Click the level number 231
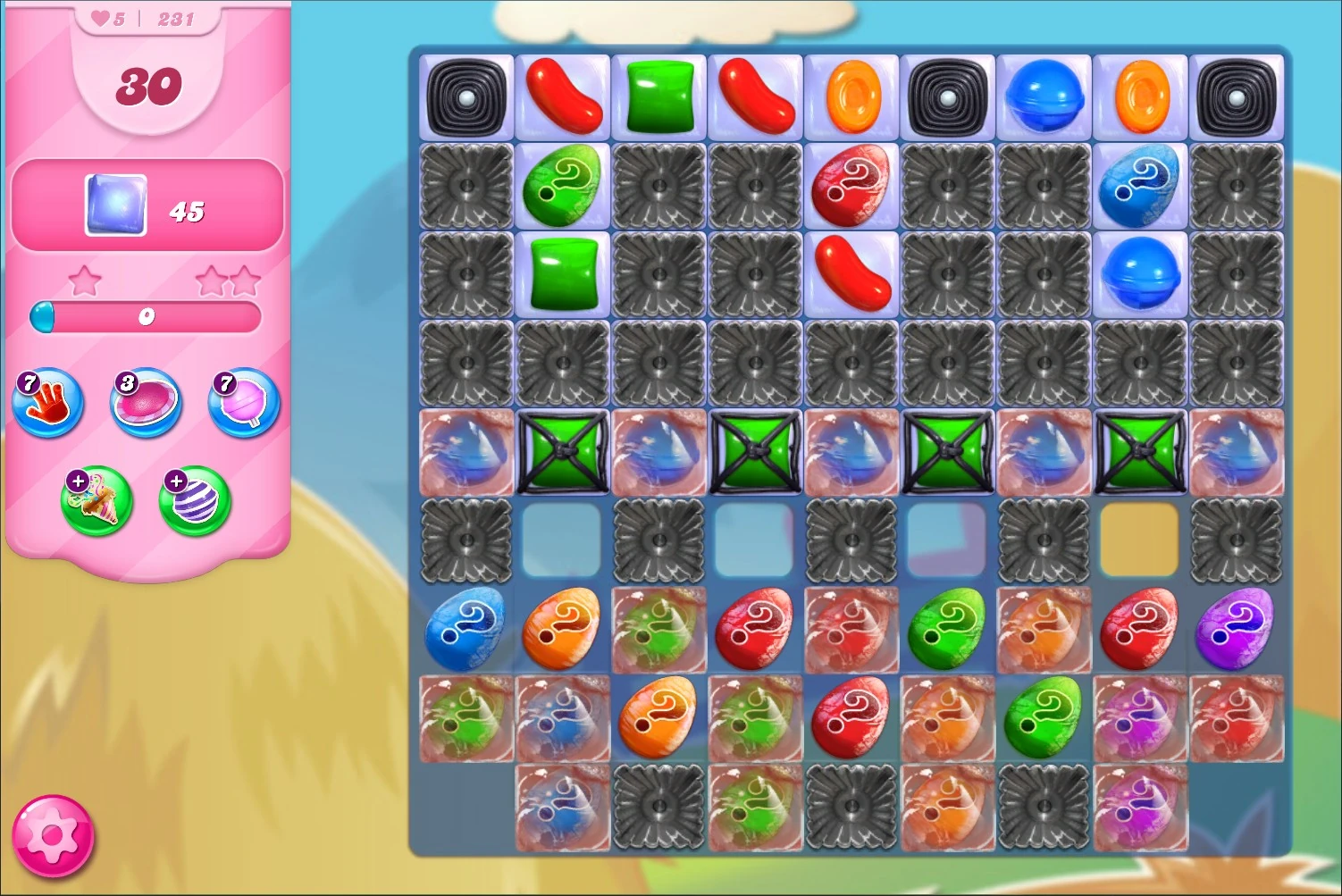Viewport: 1342px width, 896px height. pos(175,17)
